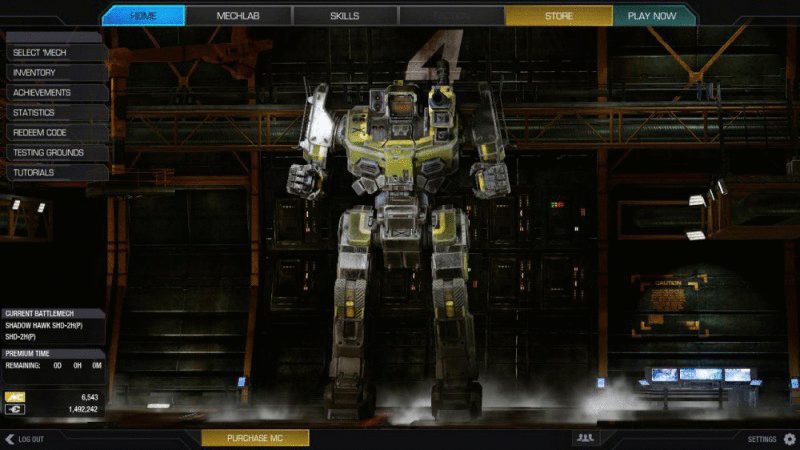Open the Mechlab tab

[x=238, y=16]
